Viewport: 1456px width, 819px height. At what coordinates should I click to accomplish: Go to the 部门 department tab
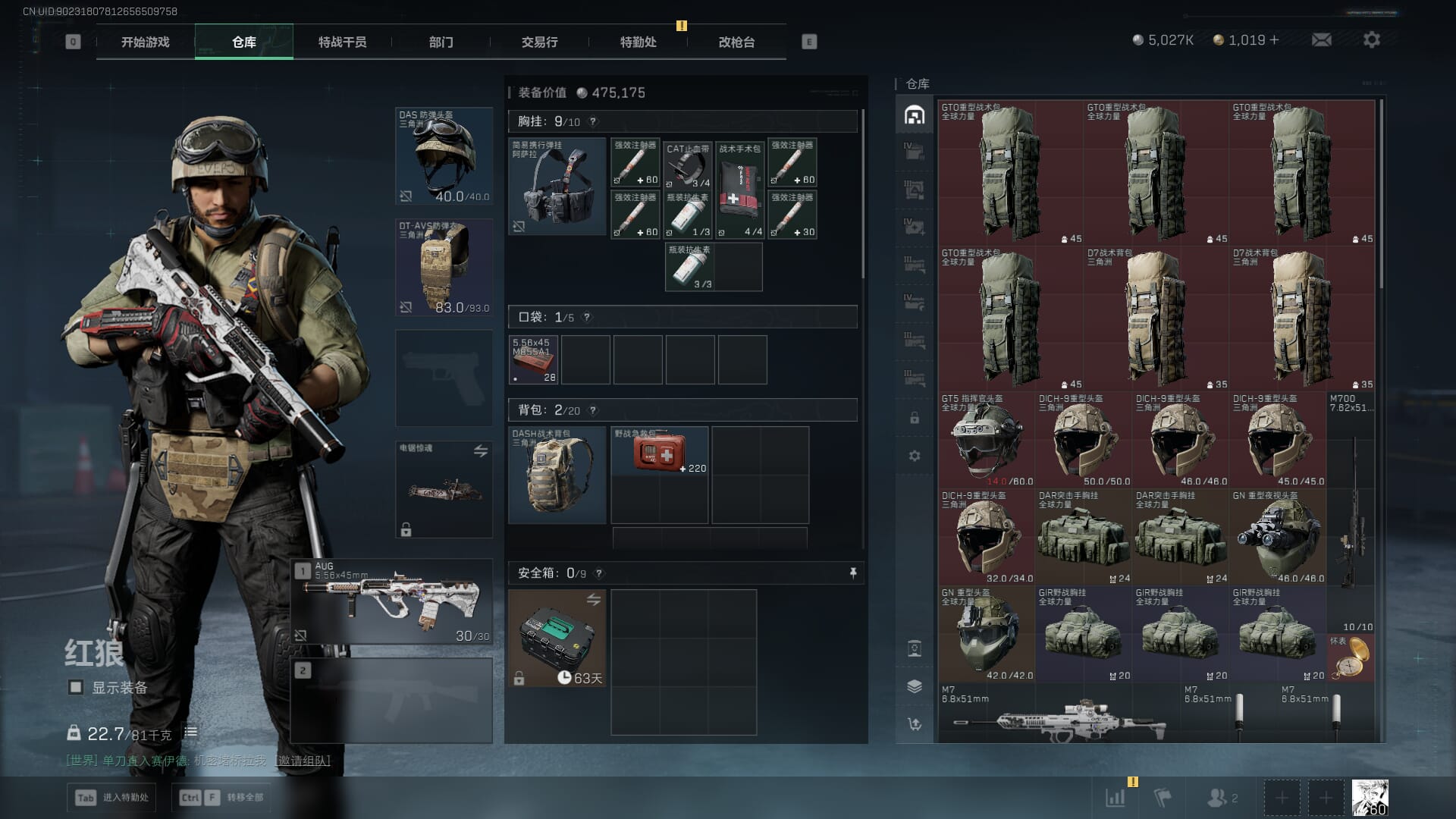coord(441,42)
